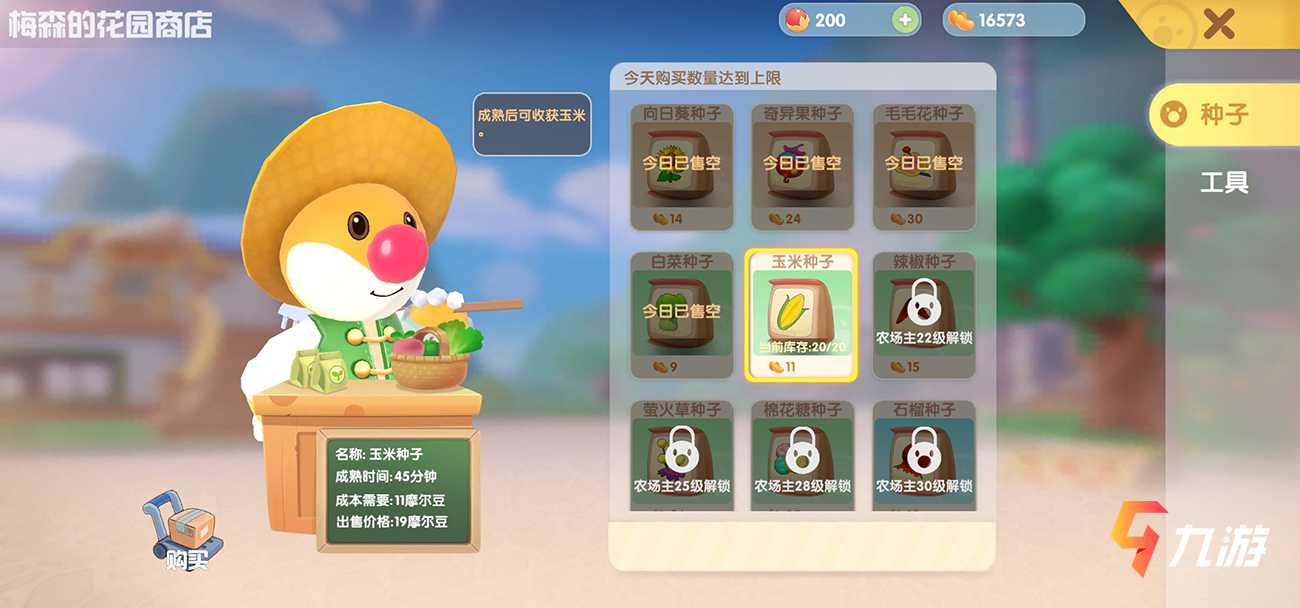Close the garden shop with the X
This screenshot has height=608, width=1300.
(x=1218, y=23)
